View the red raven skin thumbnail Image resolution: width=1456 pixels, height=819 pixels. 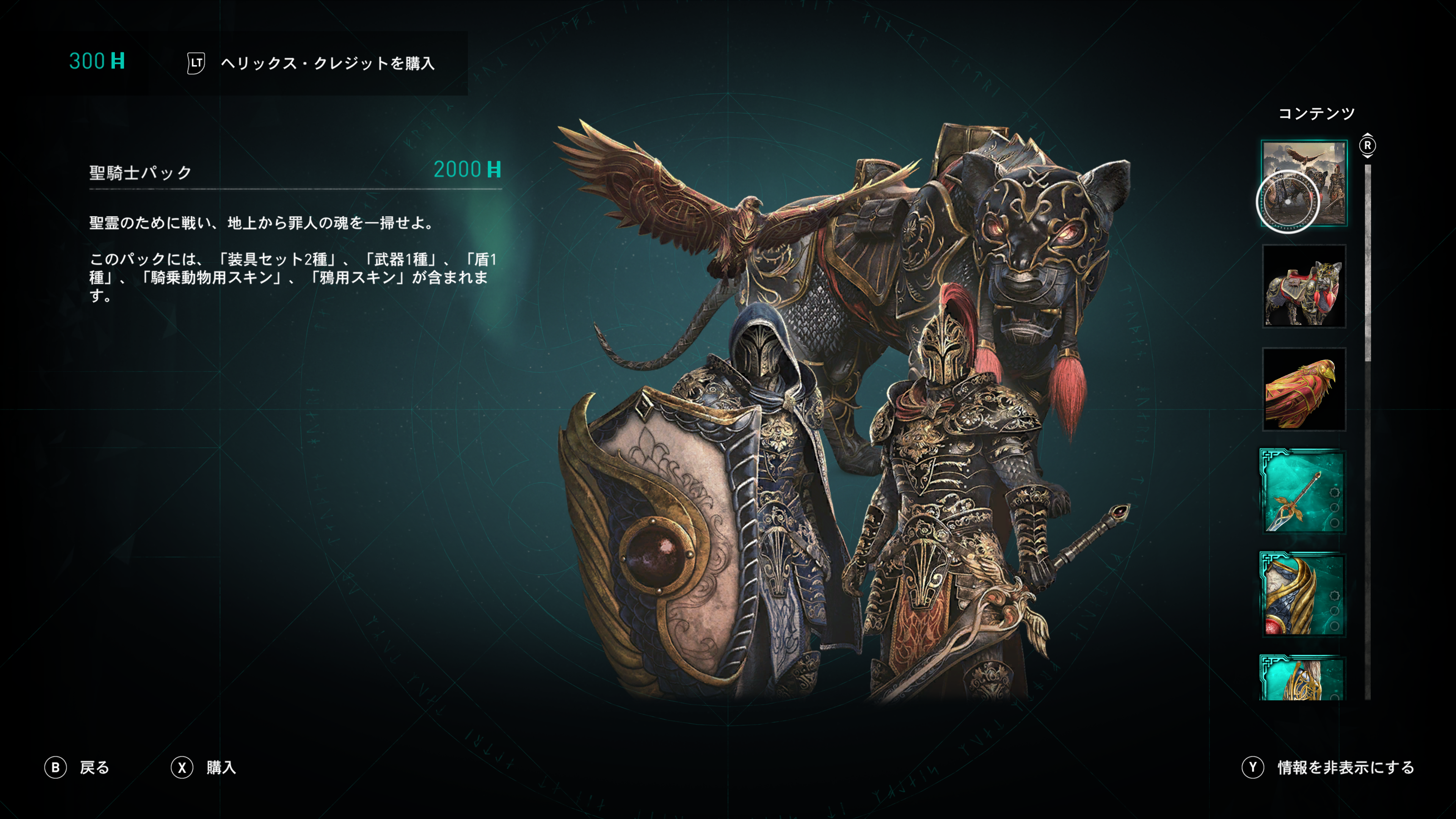coord(1304,389)
